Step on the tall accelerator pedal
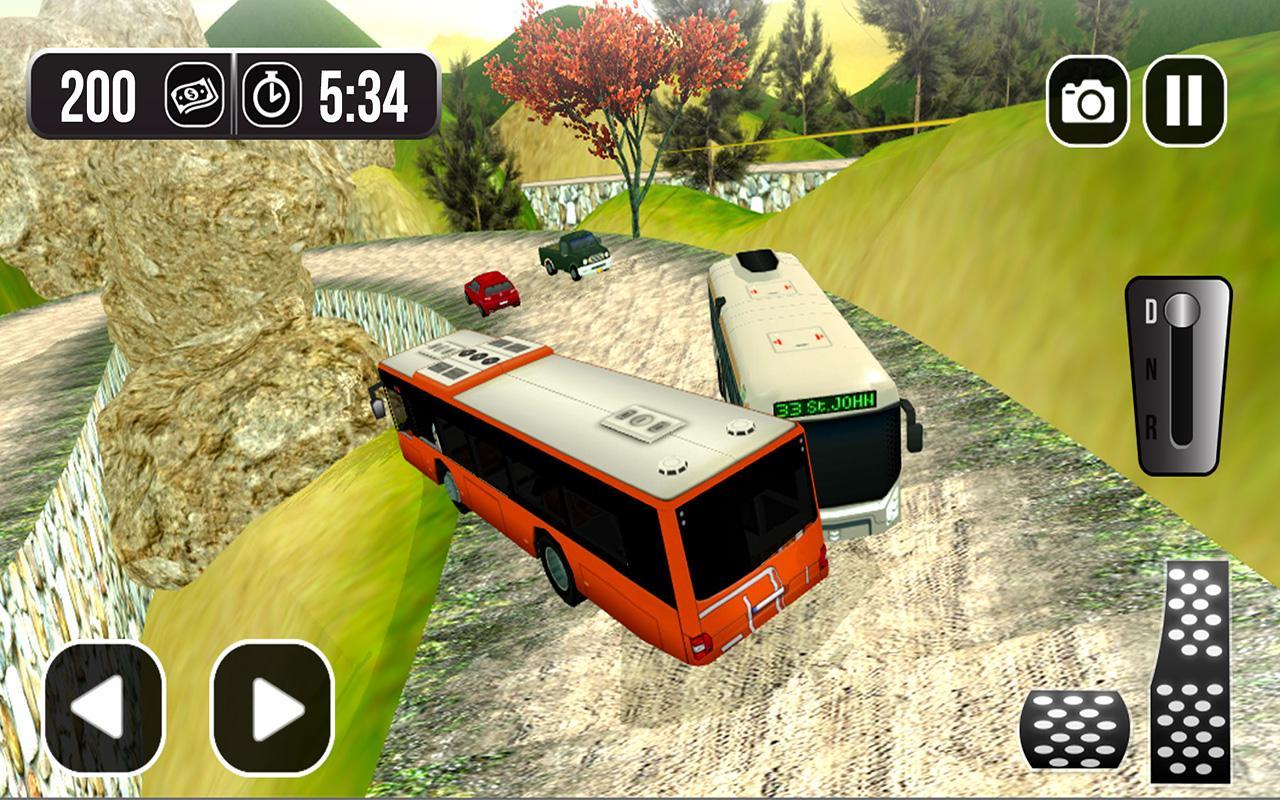The width and height of the screenshot is (1280, 800). point(1189,670)
